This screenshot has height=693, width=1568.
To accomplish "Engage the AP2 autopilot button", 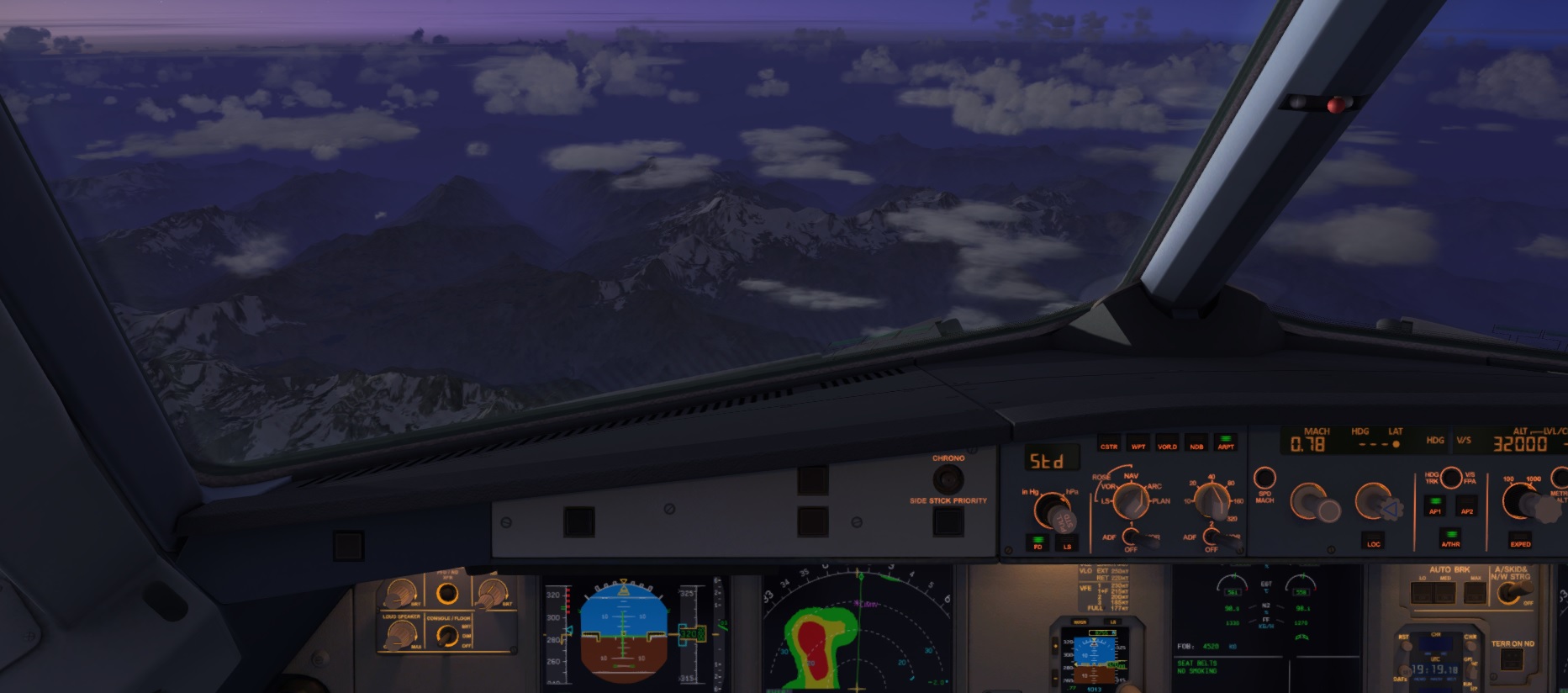I will 1466,506.
